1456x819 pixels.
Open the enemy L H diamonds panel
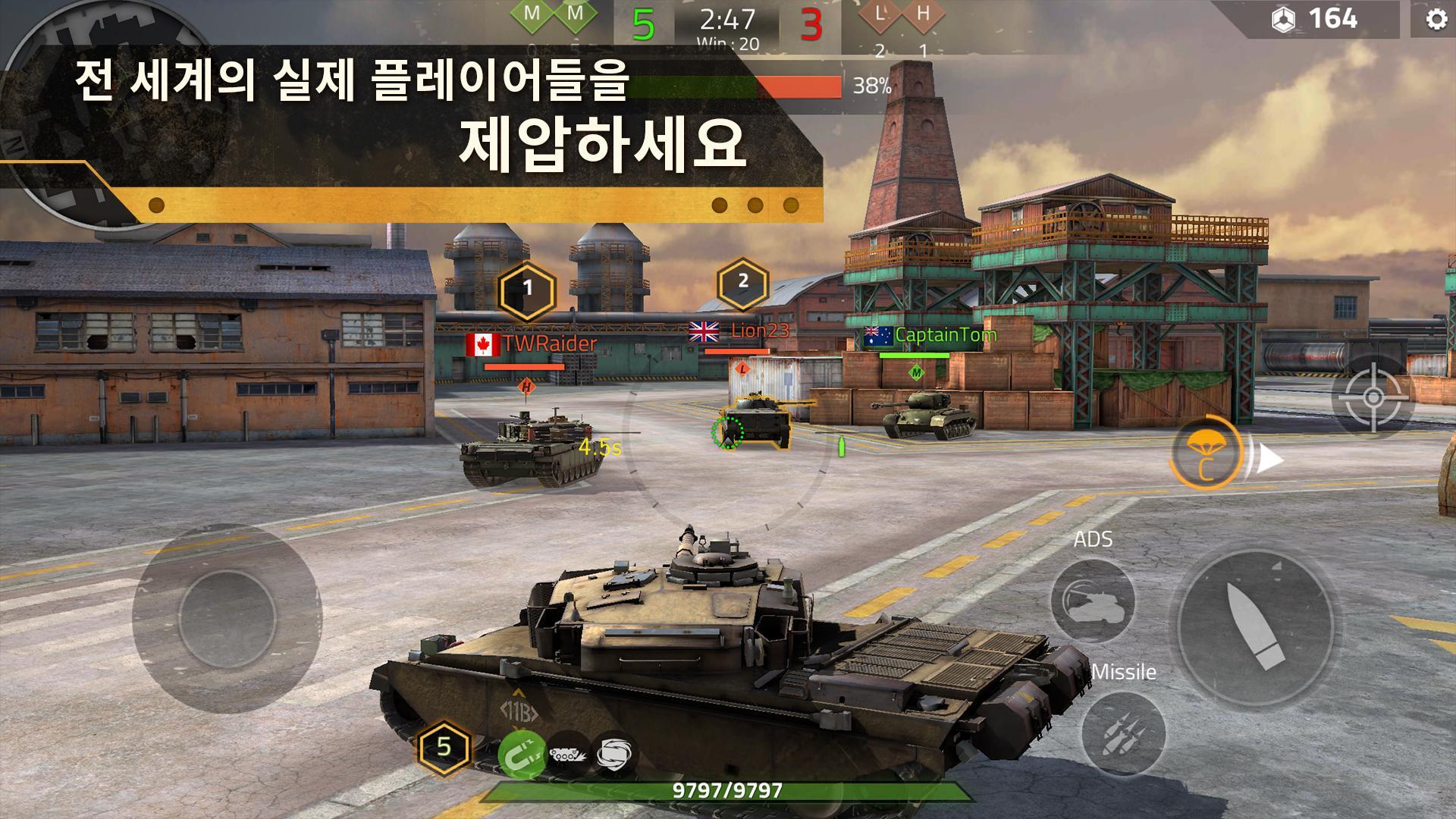pos(902,15)
